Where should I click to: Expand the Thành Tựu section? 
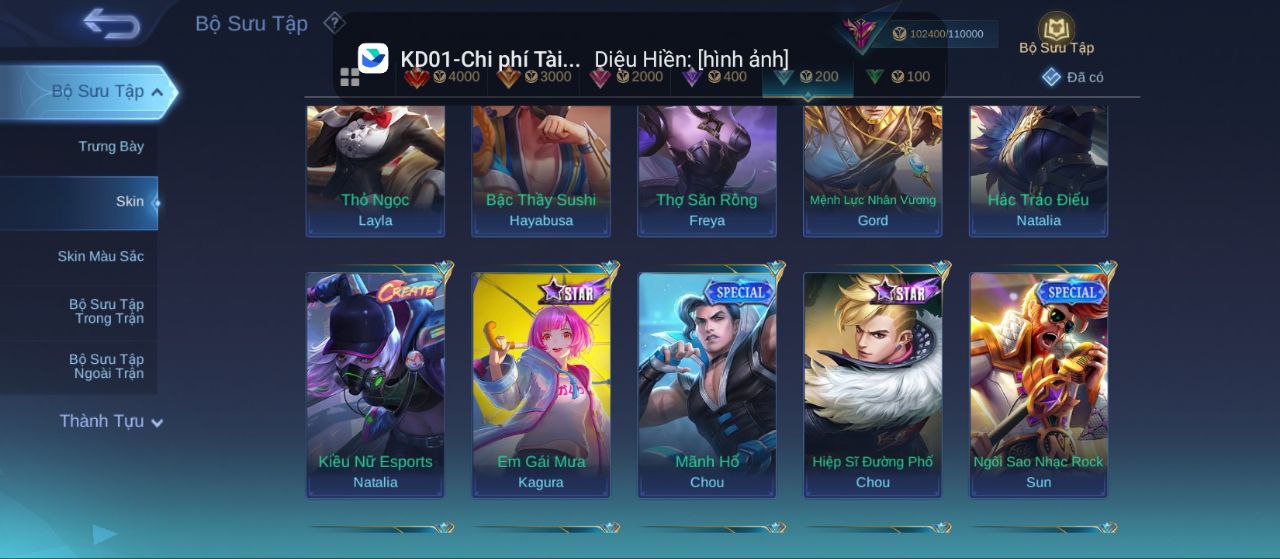pyautogui.click(x=110, y=422)
